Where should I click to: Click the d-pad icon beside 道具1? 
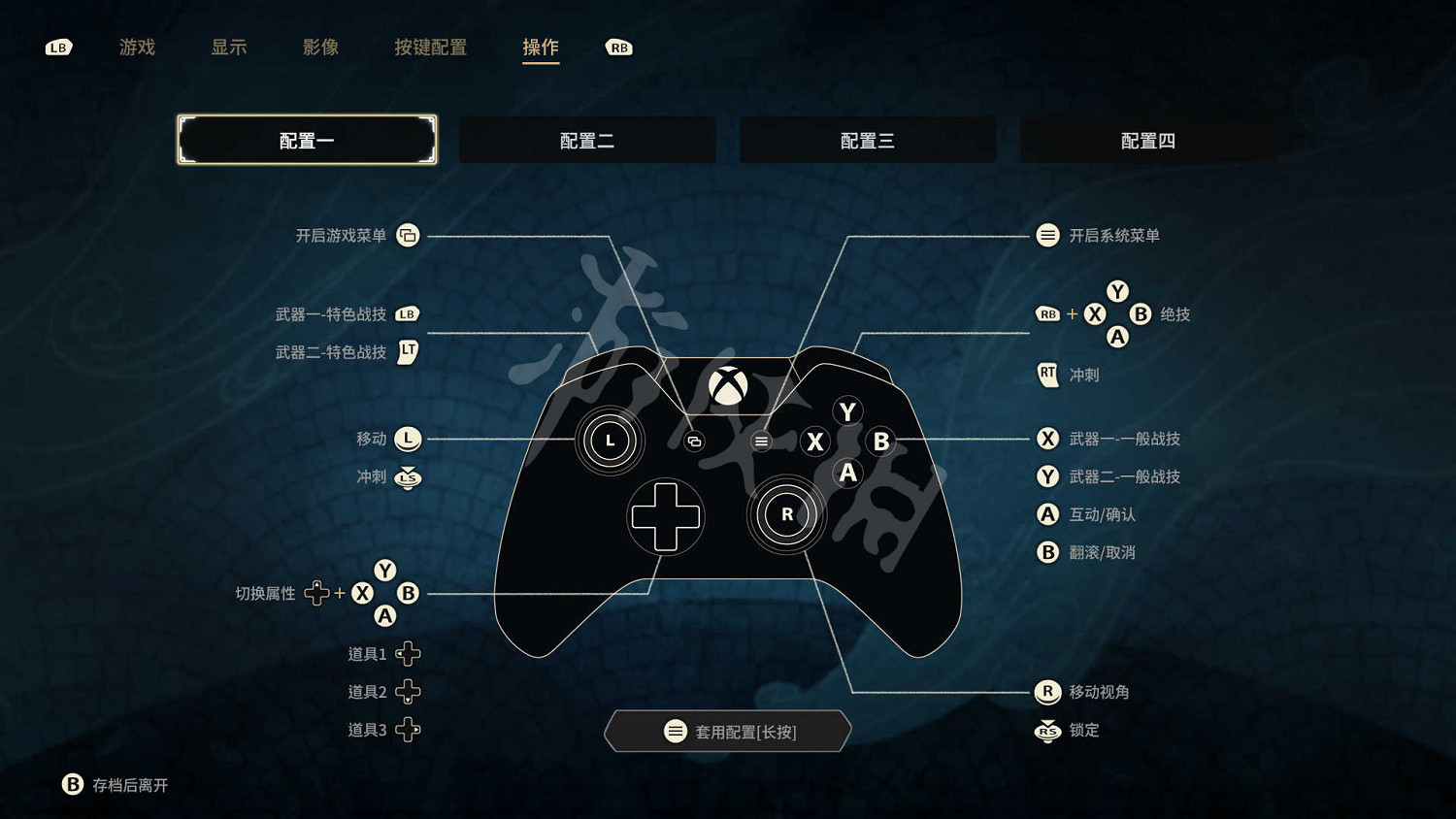[x=409, y=653]
